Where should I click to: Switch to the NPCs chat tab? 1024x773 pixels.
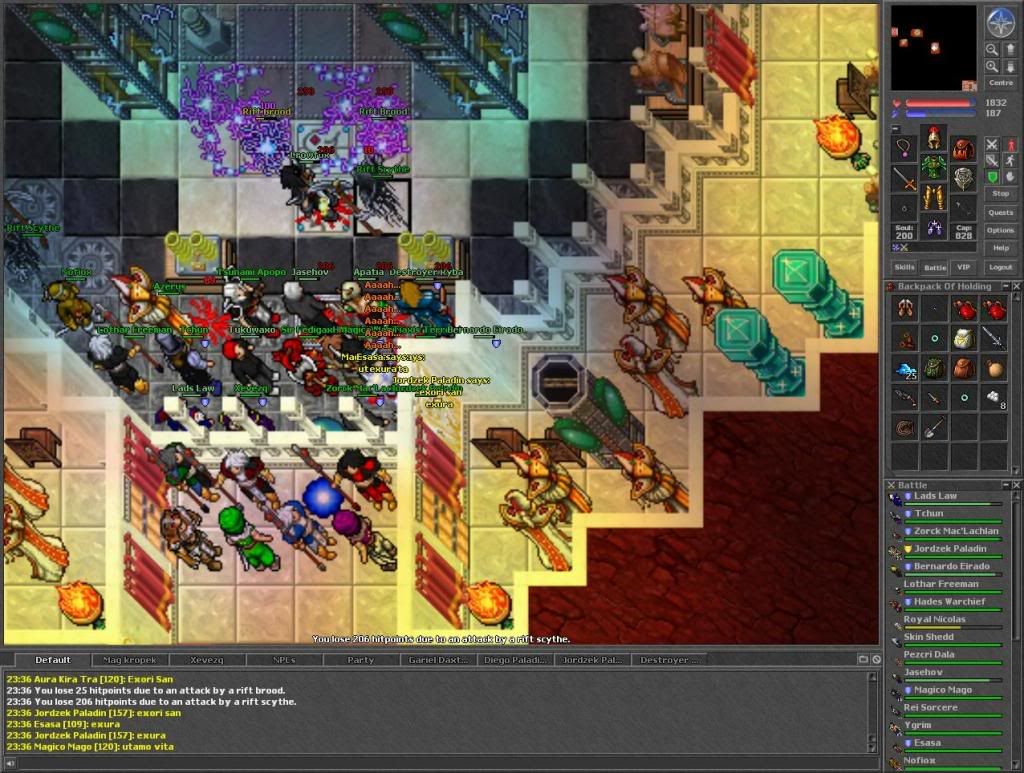[x=284, y=660]
